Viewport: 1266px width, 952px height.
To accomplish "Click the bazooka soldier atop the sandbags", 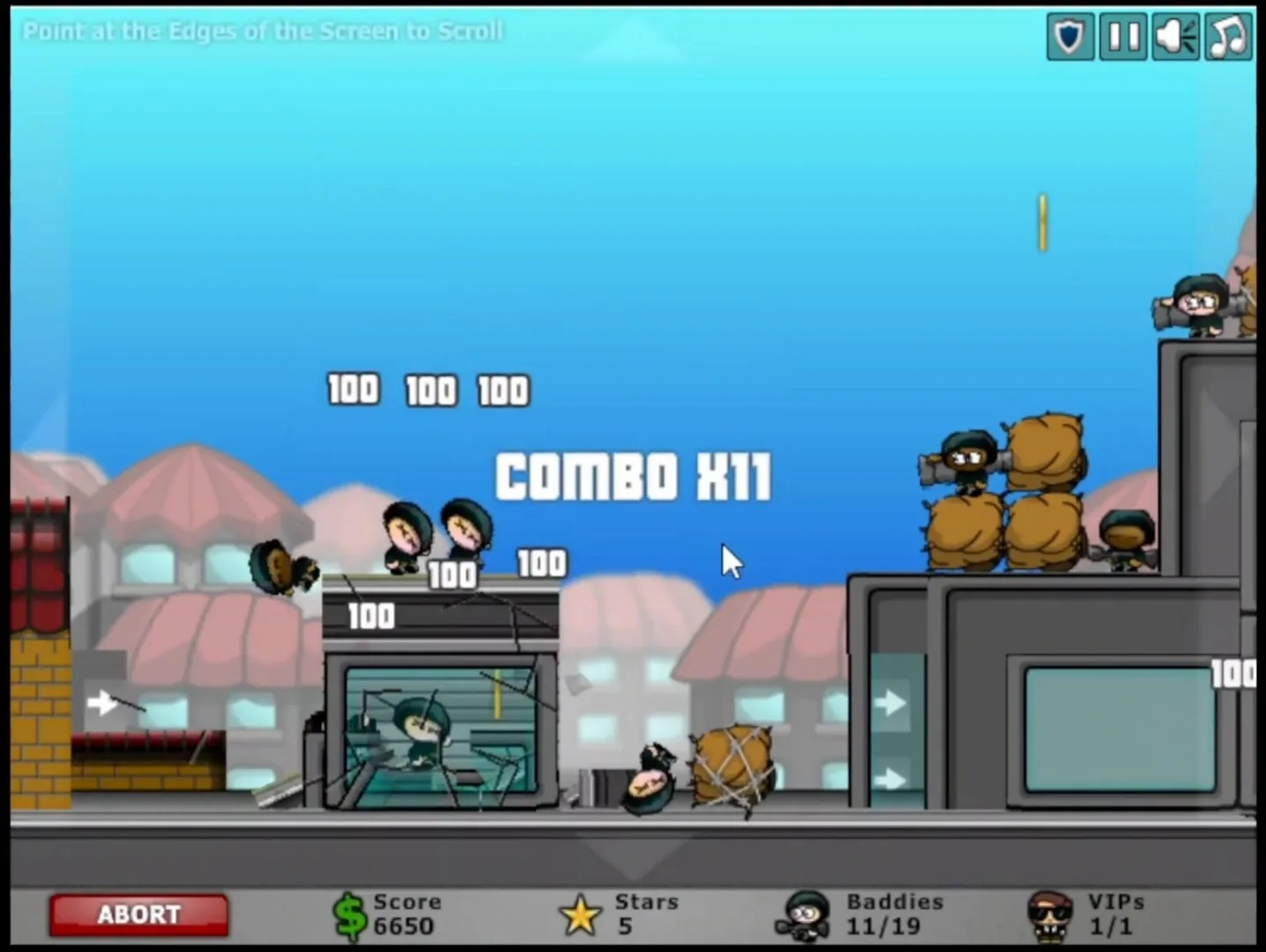I will click(965, 458).
